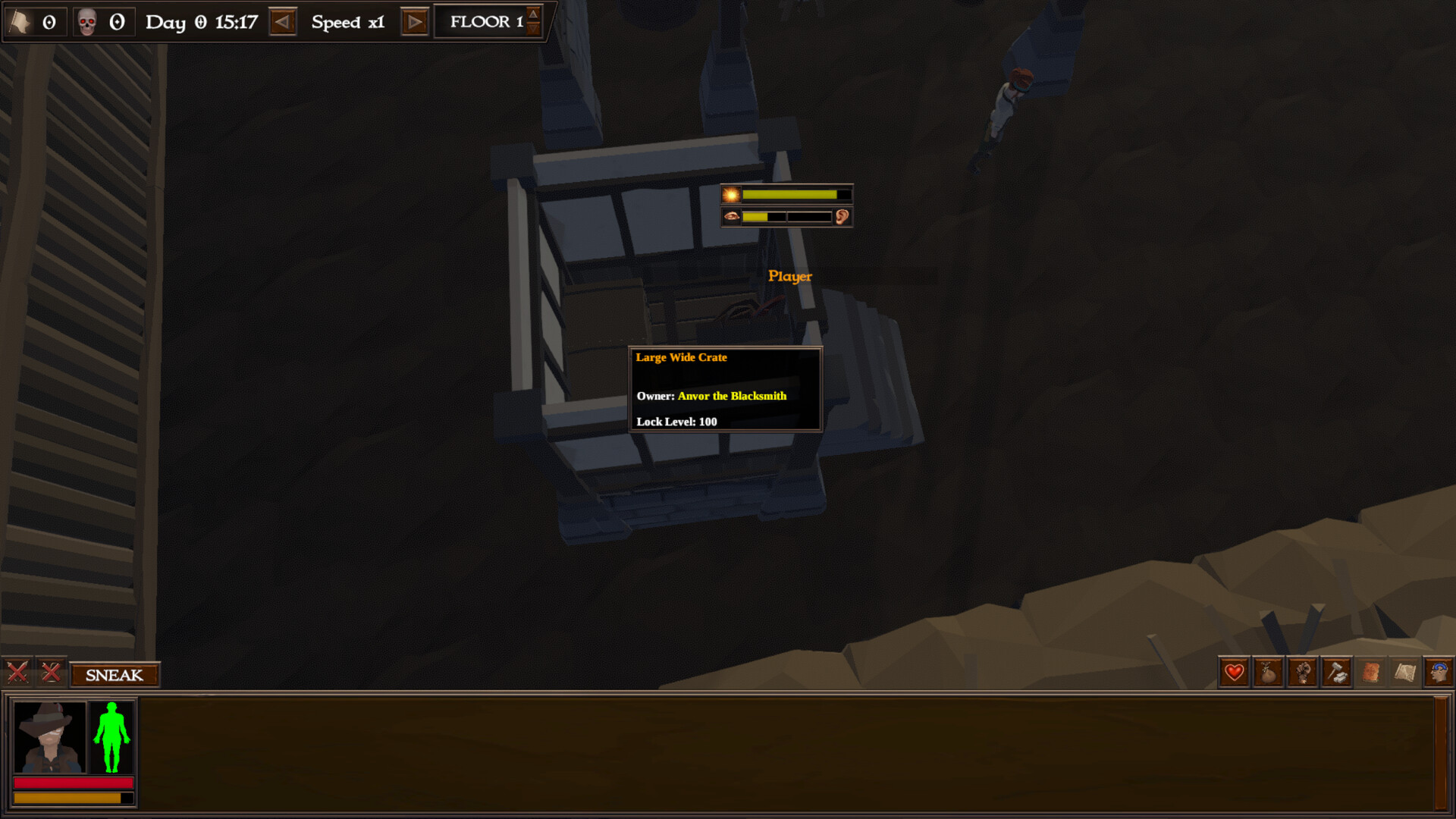Toggle the crossed-out rope ability
1456x819 pixels.
(49, 673)
